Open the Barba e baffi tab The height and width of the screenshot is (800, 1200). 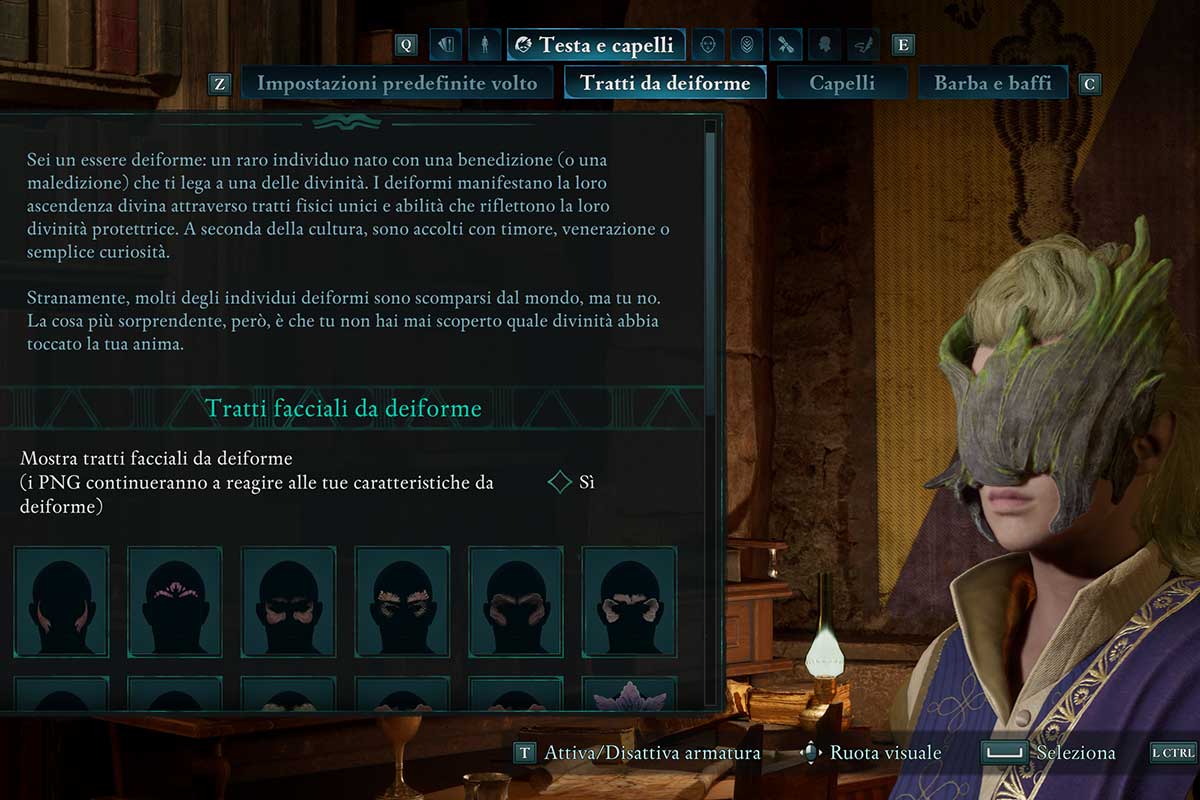point(992,83)
